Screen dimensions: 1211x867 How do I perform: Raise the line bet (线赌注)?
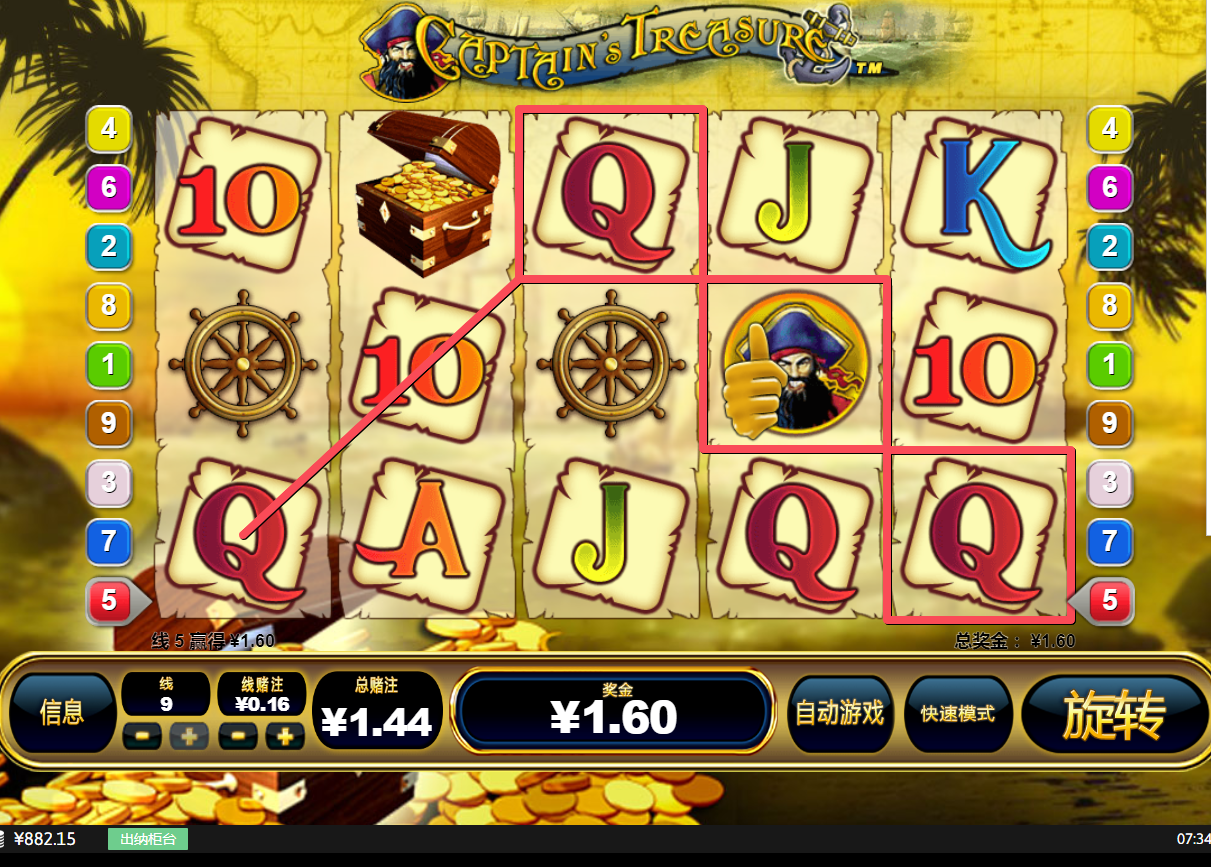(x=285, y=737)
